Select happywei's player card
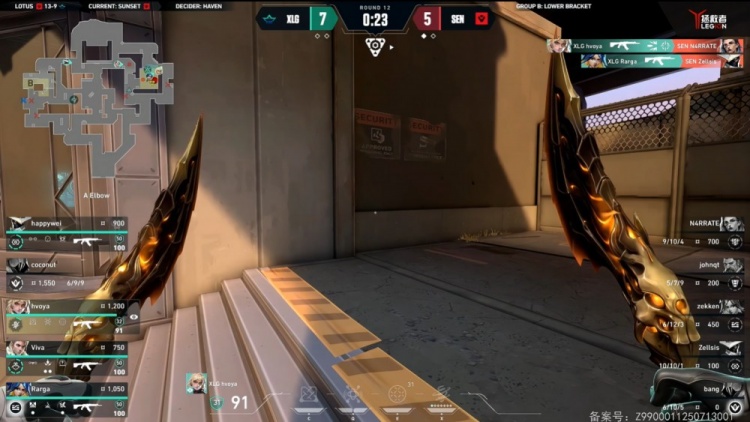The image size is (750, 422). click(x=66, y=232)
